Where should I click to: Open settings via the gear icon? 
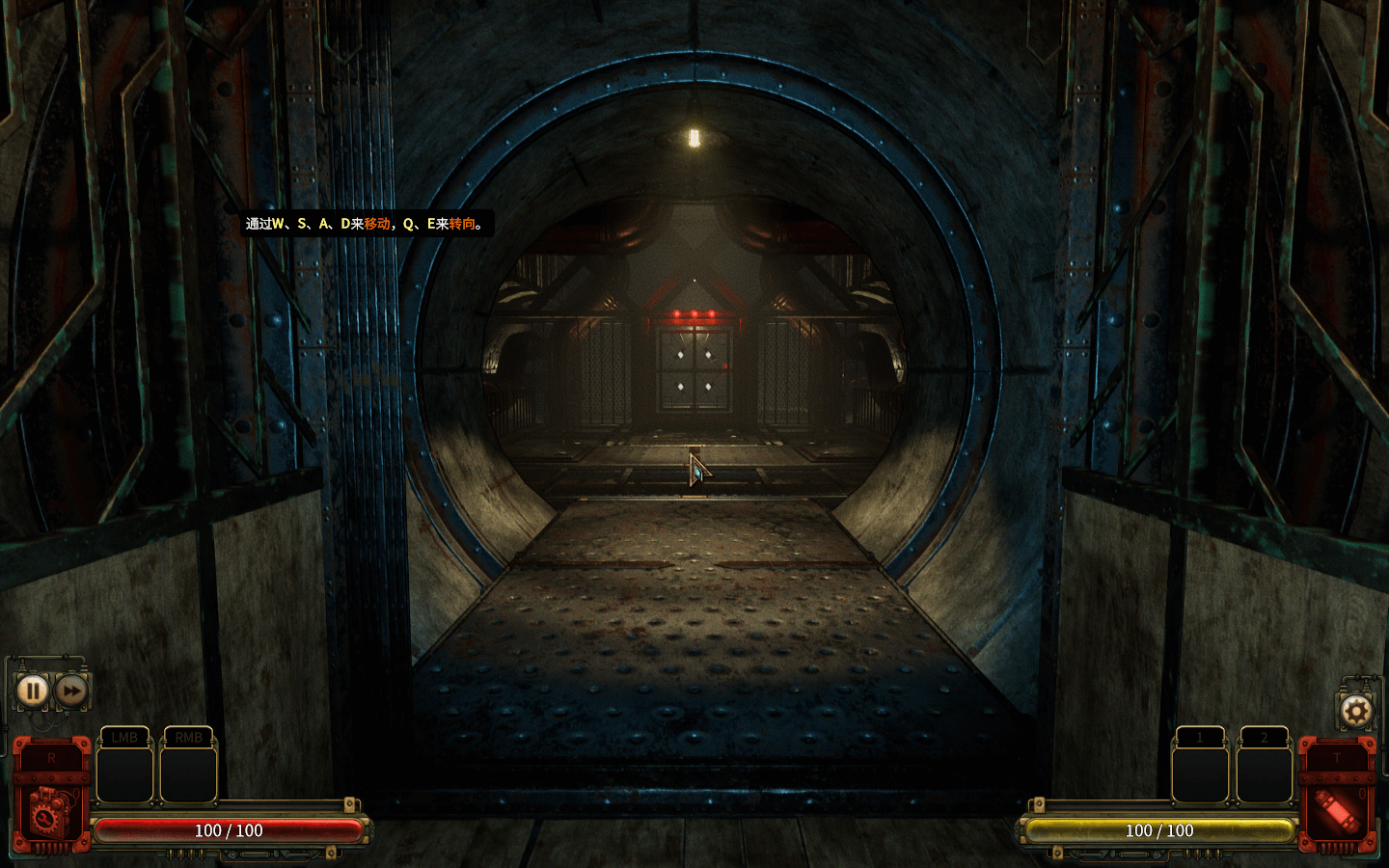[x=1355, y=713]
